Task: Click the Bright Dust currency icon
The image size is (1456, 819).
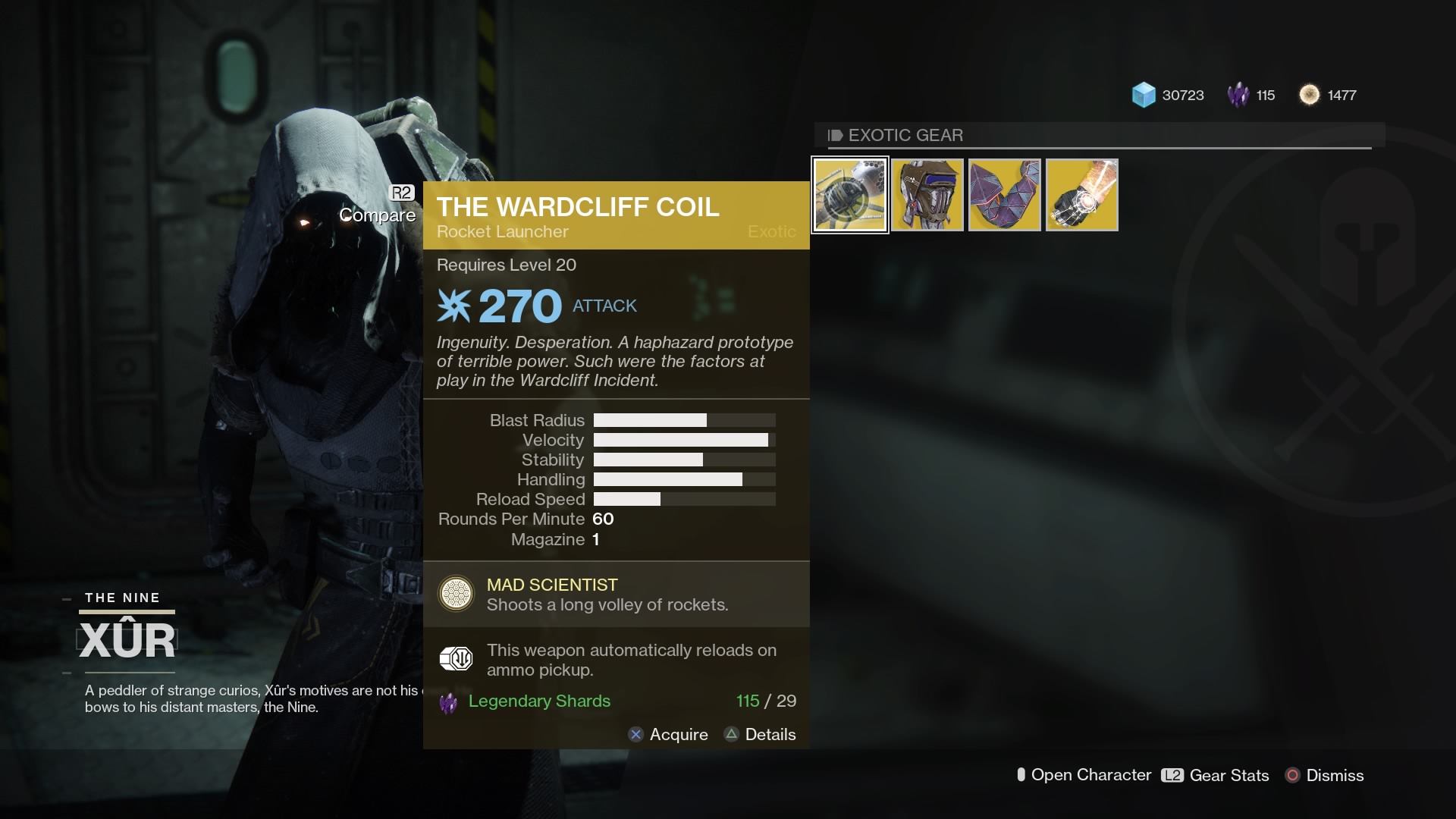Action: coord(1309,95)
